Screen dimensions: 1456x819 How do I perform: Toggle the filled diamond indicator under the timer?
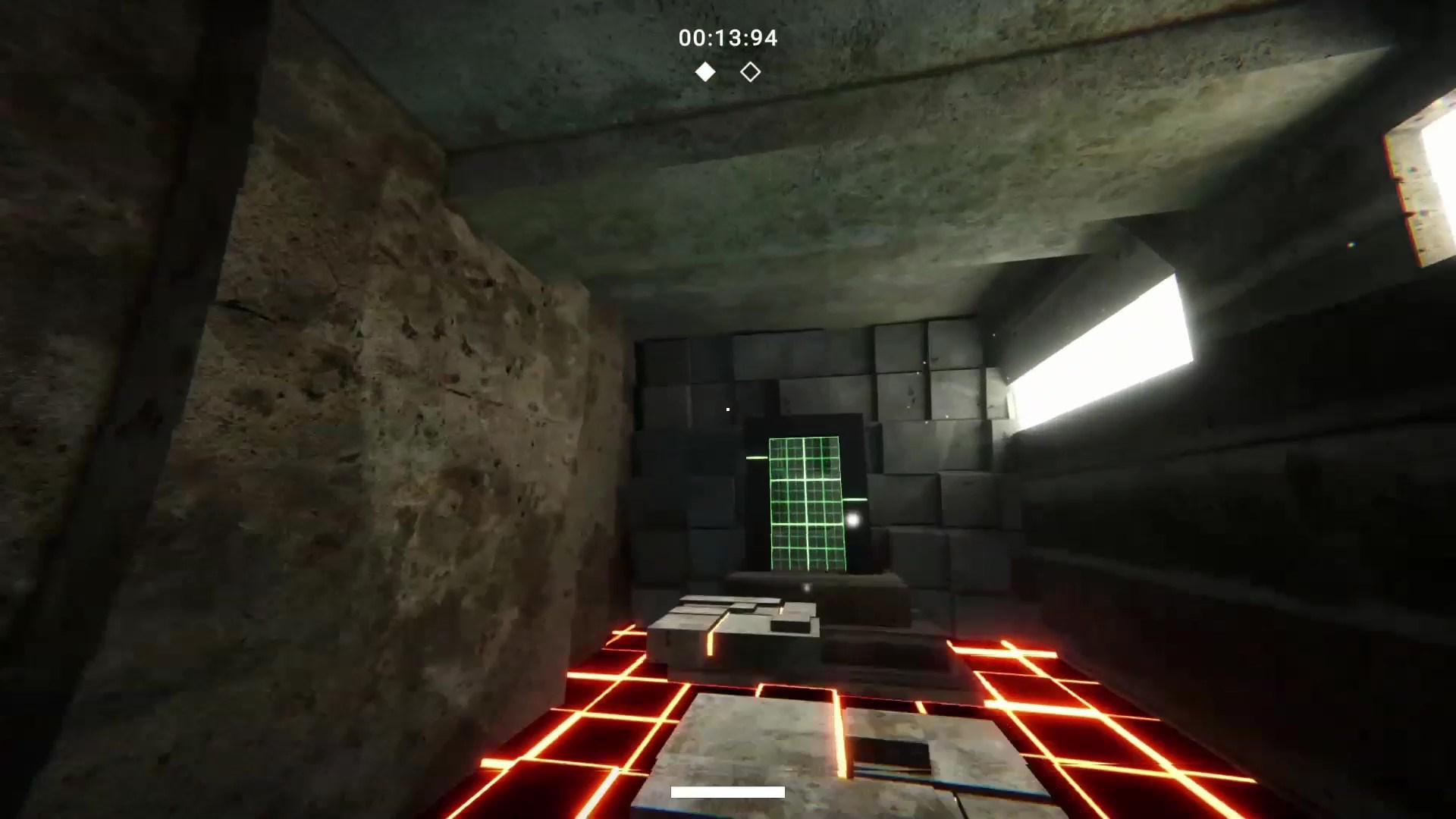pyautogui.click(x=704, y=71)
